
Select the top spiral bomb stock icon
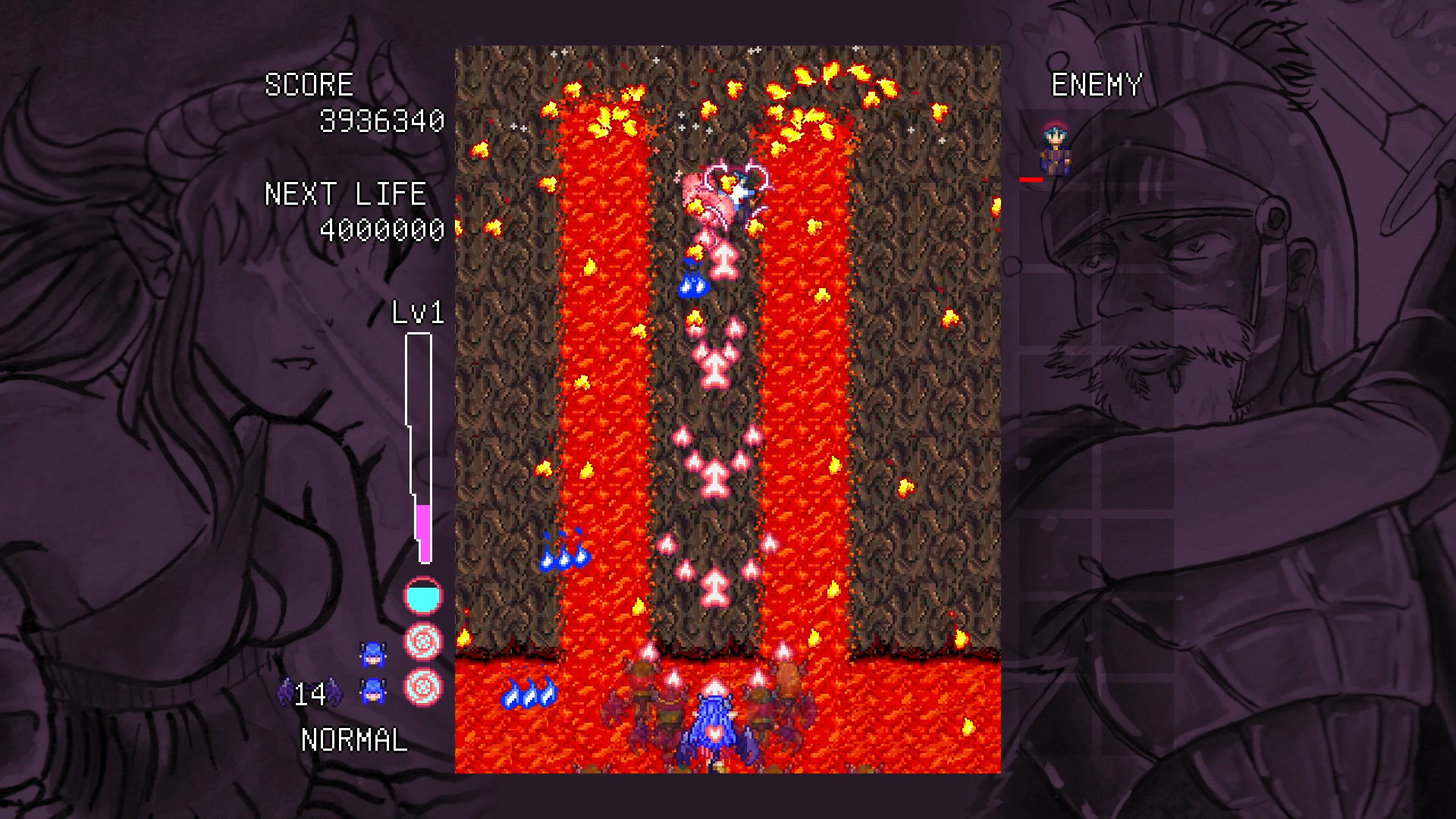[424, 641]
